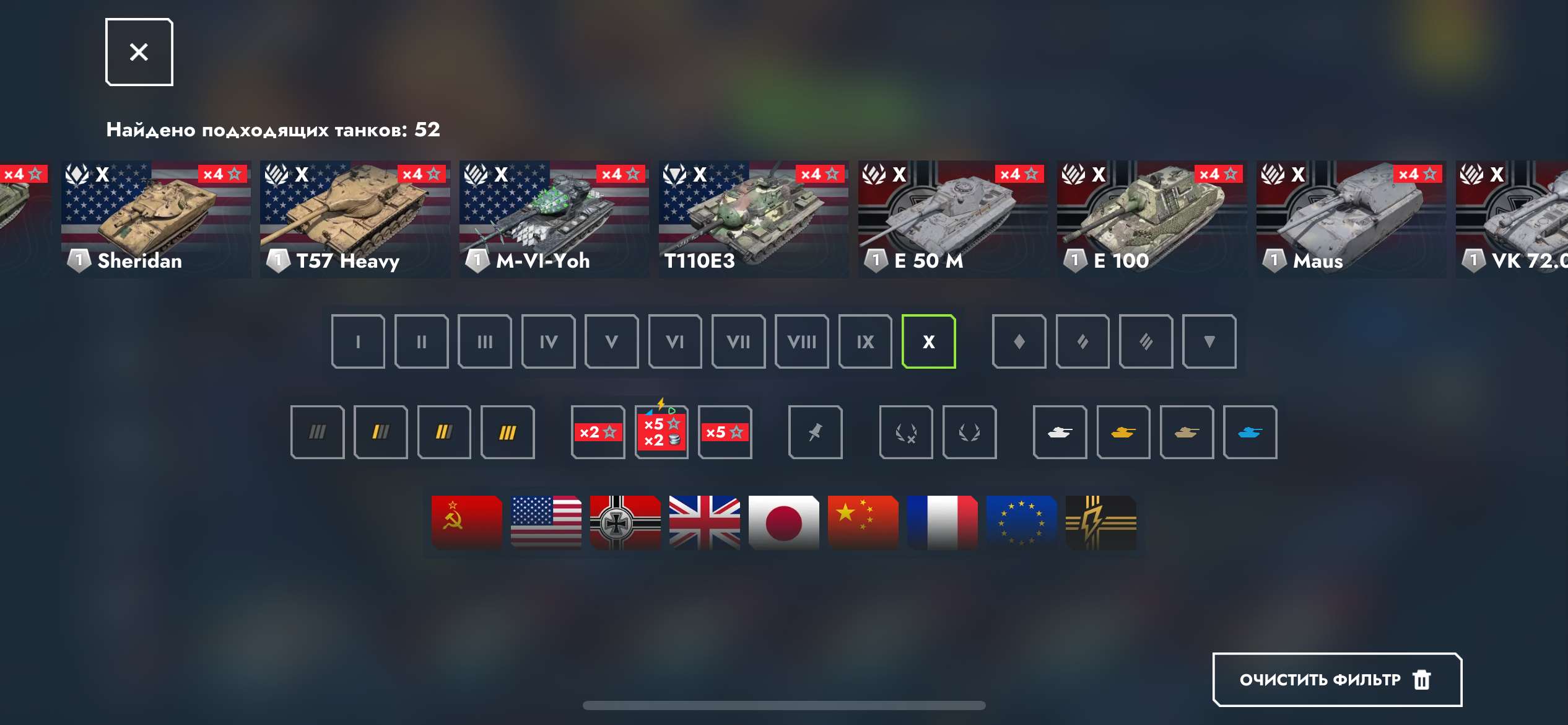Switch to tier VIII tab

(x=801, y=341)
